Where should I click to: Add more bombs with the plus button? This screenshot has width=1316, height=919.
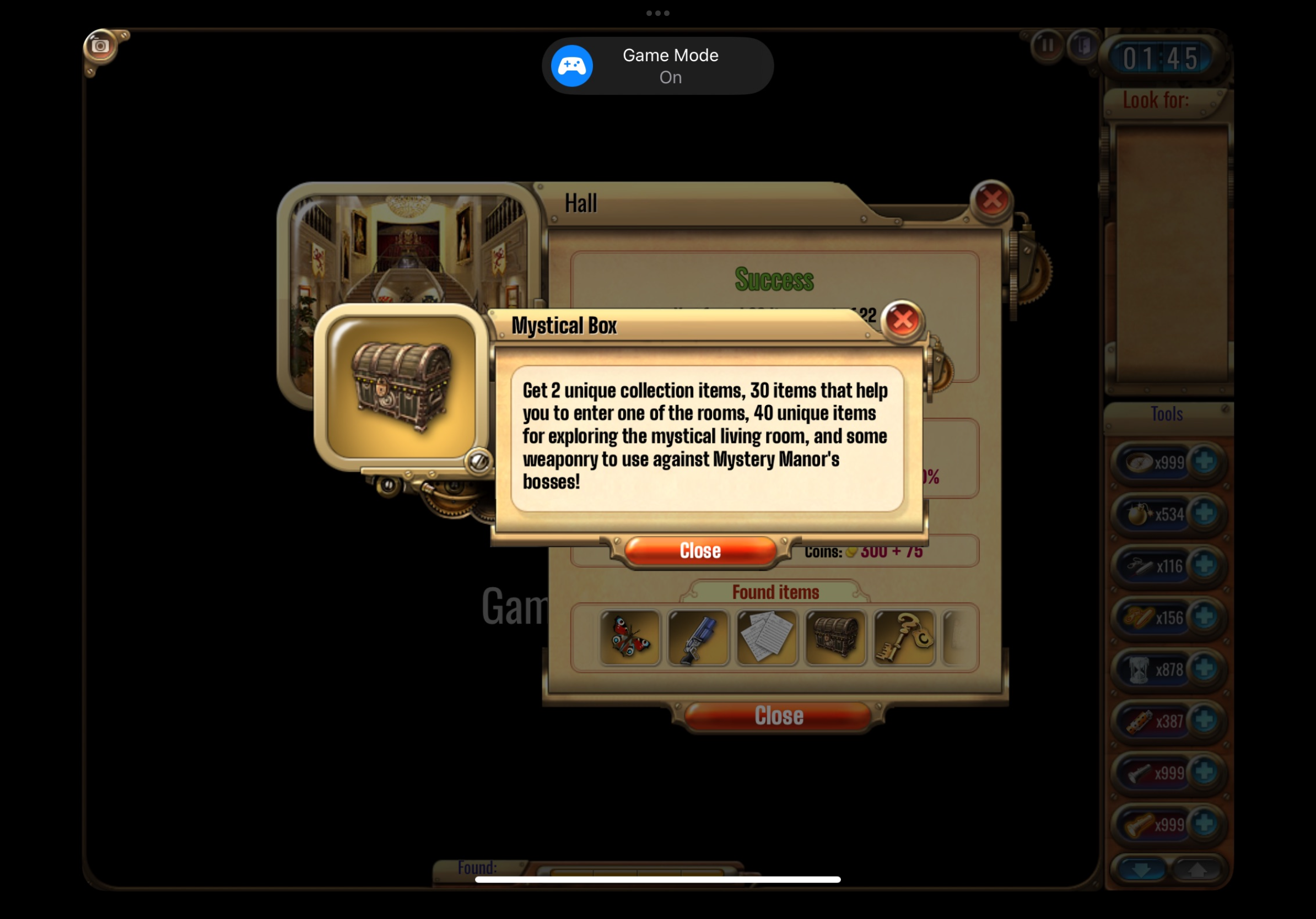coord(1204,513)
